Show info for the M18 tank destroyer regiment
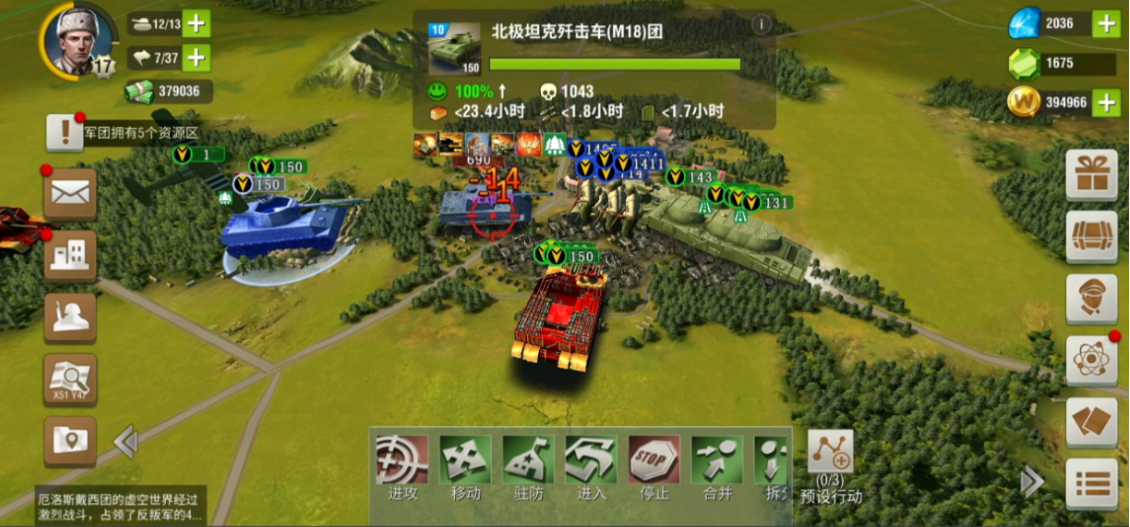Image resolution: width=1130 pixels, height=527 pixels. 761,25
